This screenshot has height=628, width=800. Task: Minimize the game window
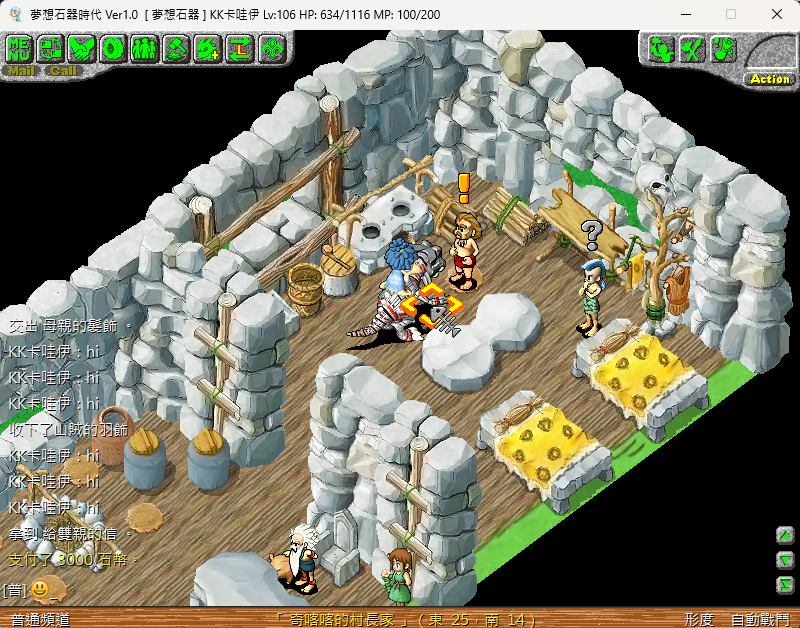pos(685,14)
